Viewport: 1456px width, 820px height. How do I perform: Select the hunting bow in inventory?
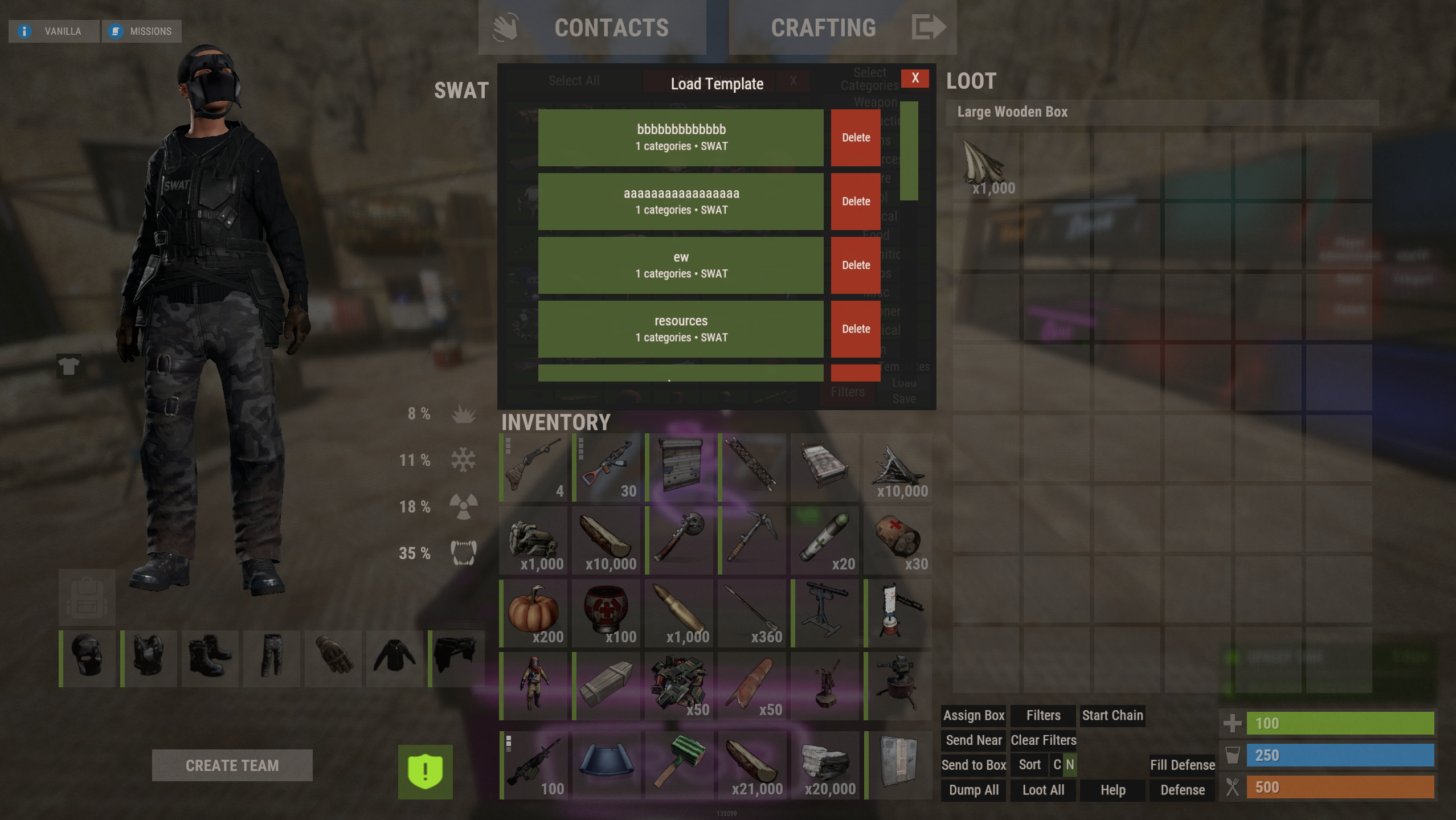(x=533, y=467)
